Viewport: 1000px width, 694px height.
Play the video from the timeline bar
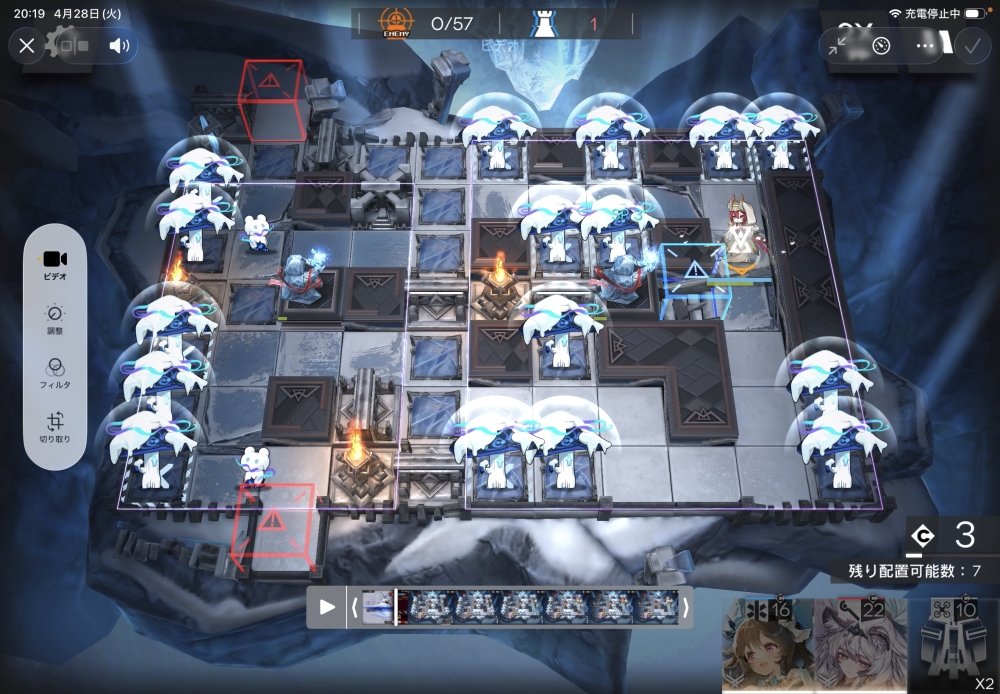(x=327, y=606)
